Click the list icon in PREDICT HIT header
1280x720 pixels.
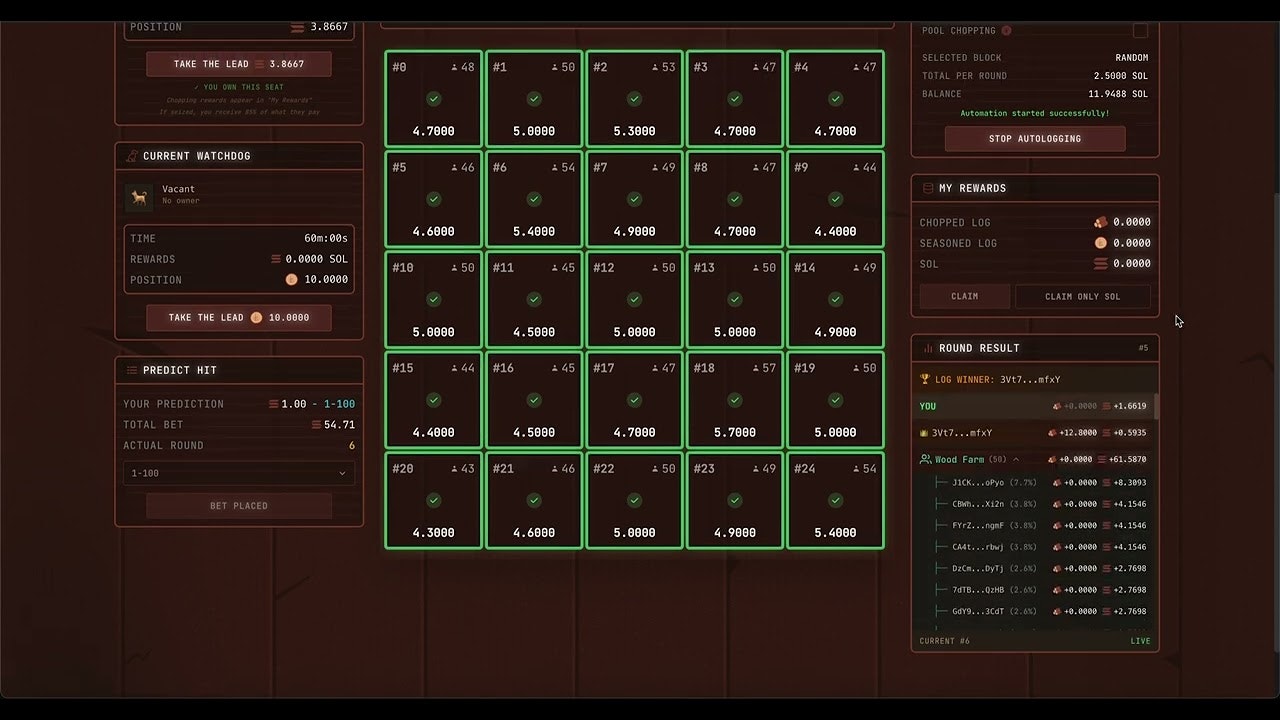point(131,369)
